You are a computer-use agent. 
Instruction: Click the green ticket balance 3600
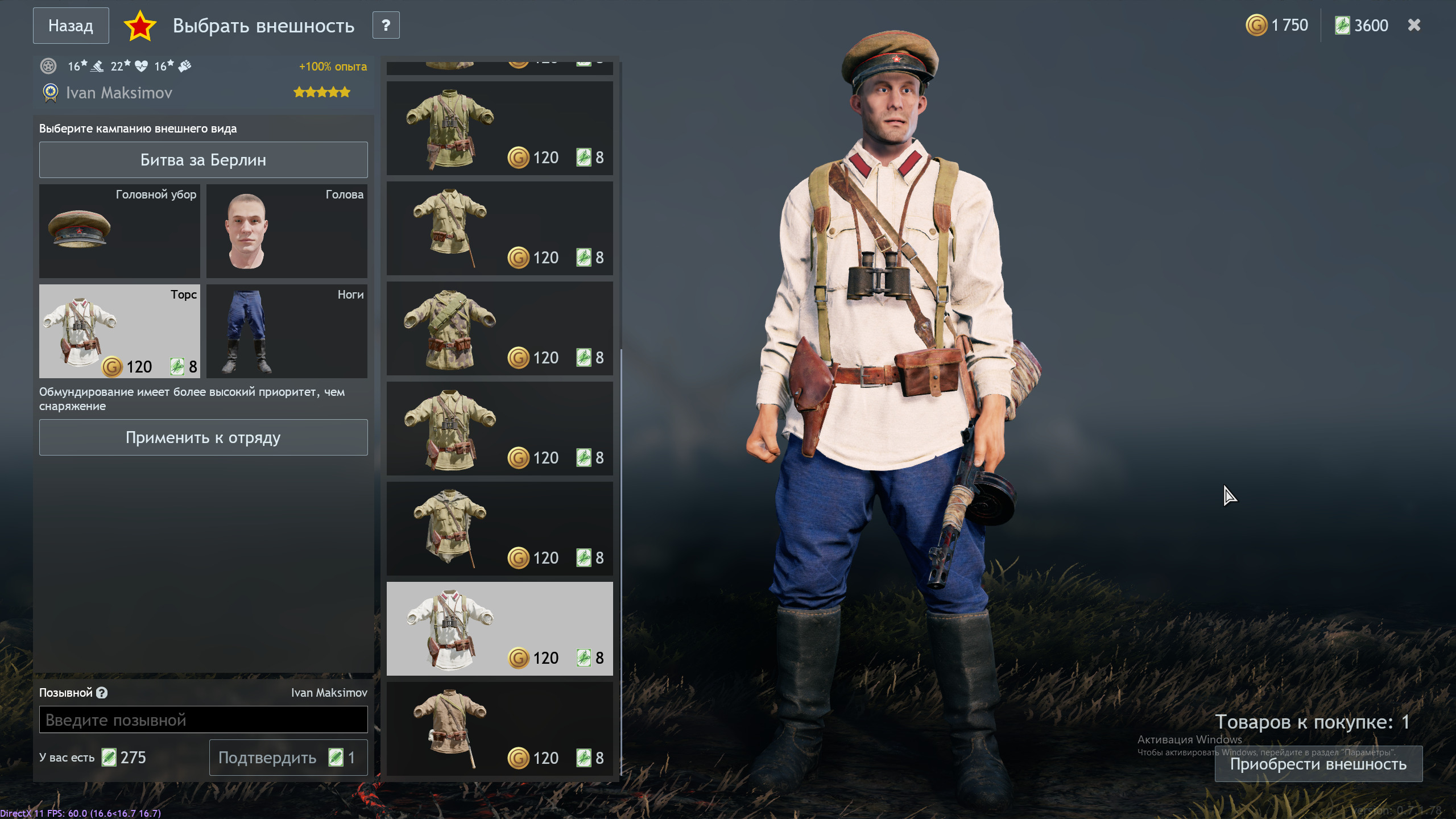tap(1362, 26)
